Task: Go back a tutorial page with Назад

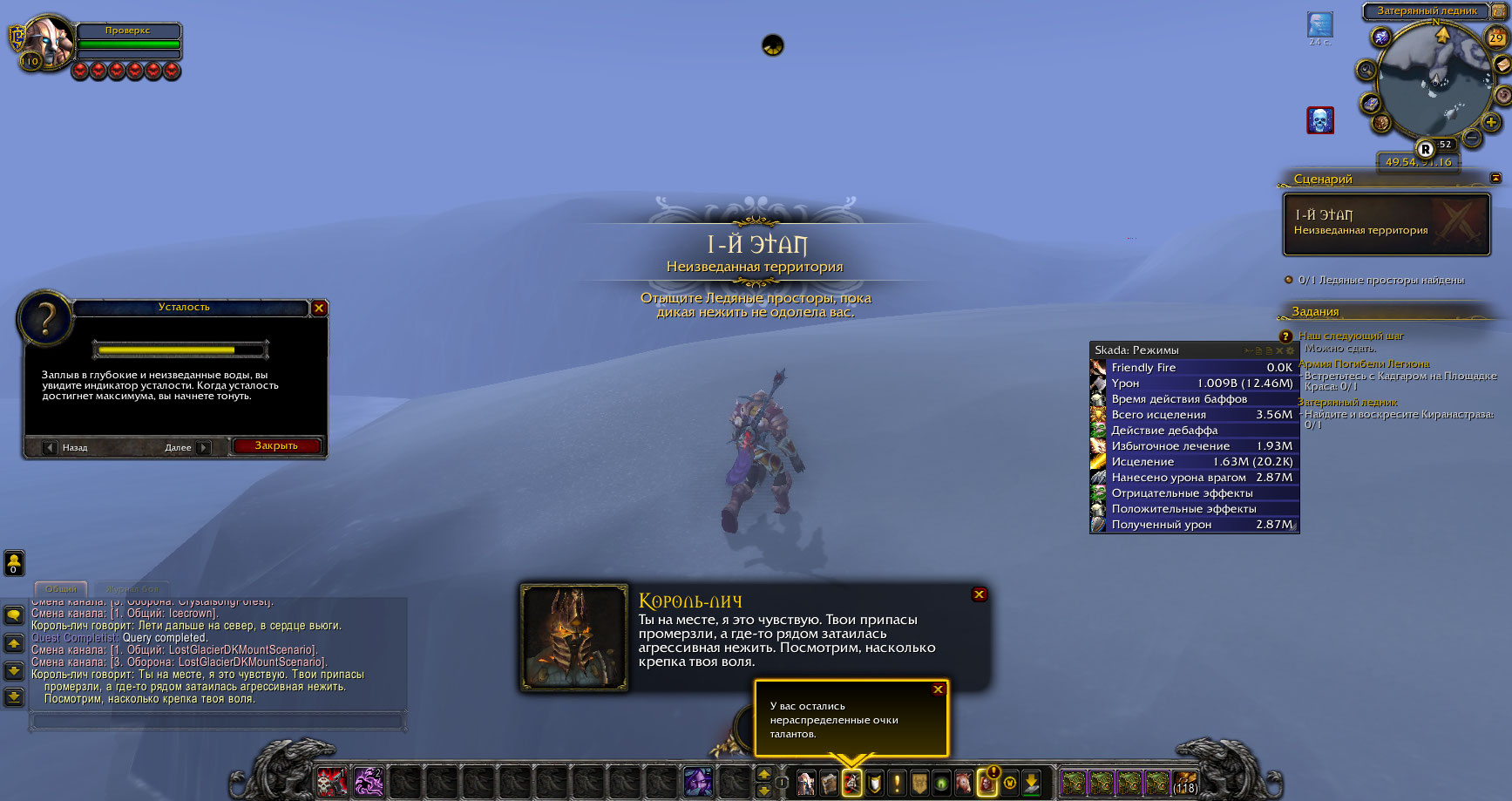Action: (51, 448)
